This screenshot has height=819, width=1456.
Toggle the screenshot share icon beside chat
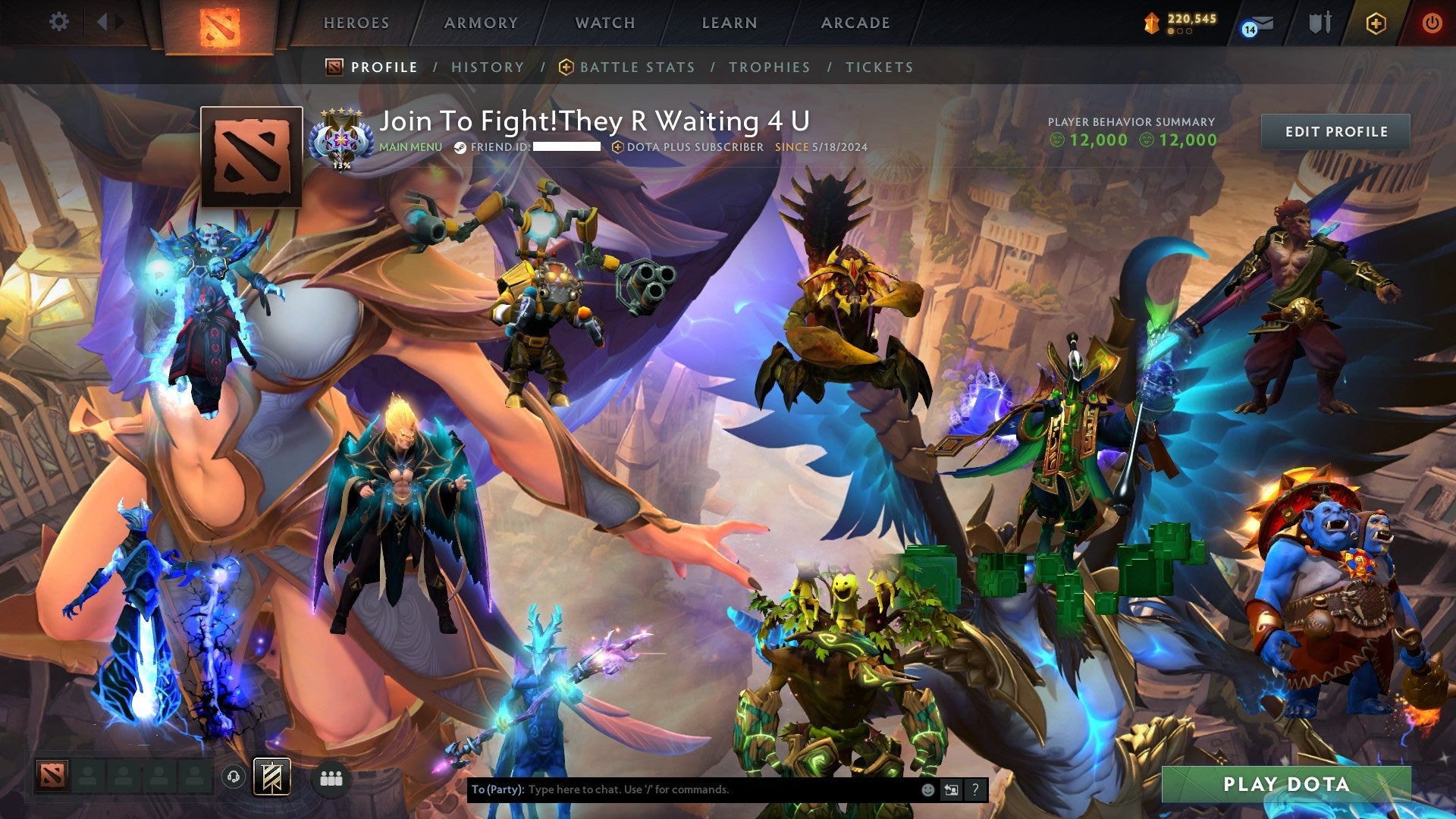(x=950, y=789)
